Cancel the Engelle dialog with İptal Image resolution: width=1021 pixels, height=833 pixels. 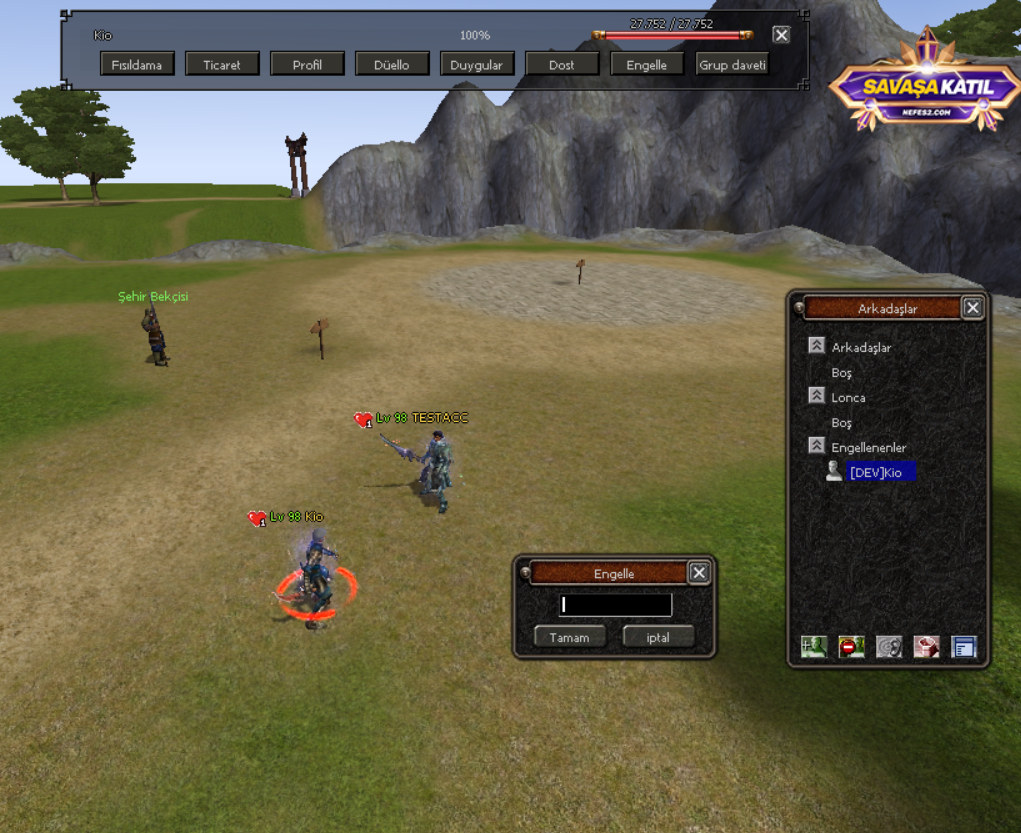(x=658, y=637)
